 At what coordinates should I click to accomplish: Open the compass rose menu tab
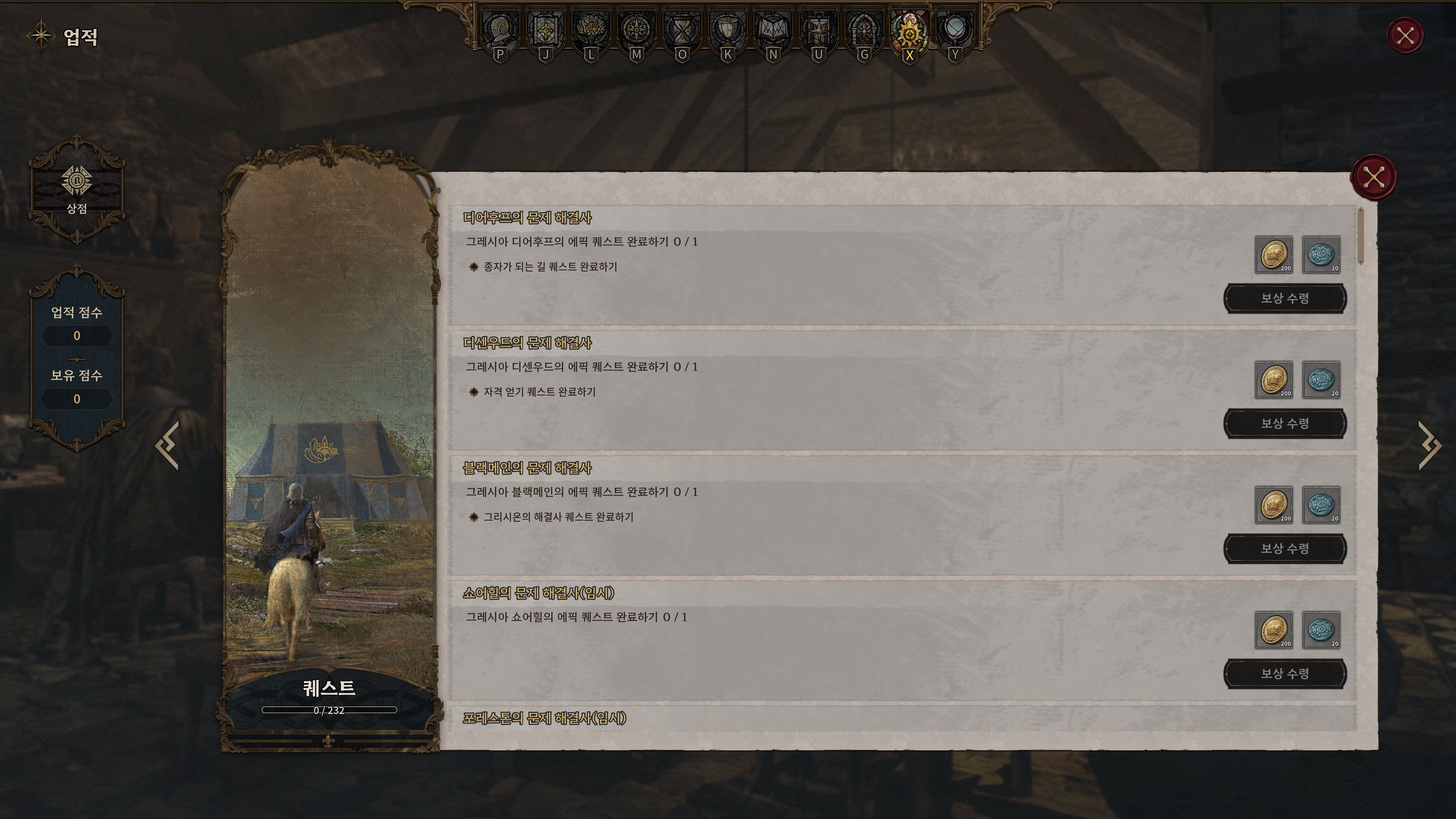(x=637, y=30)
